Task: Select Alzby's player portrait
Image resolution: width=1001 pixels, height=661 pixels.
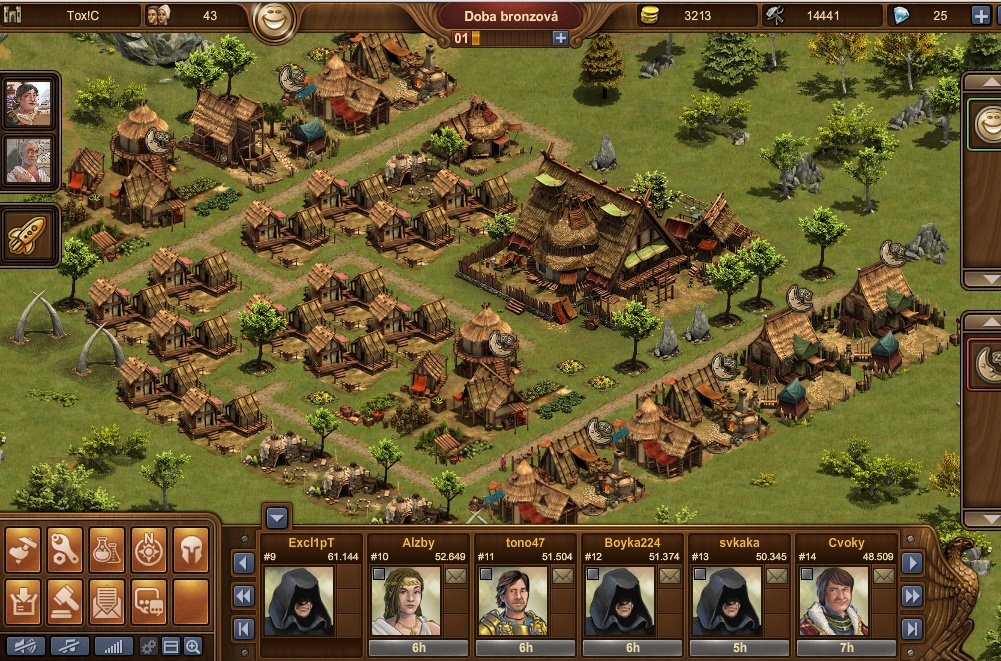Action: [406, 600]
